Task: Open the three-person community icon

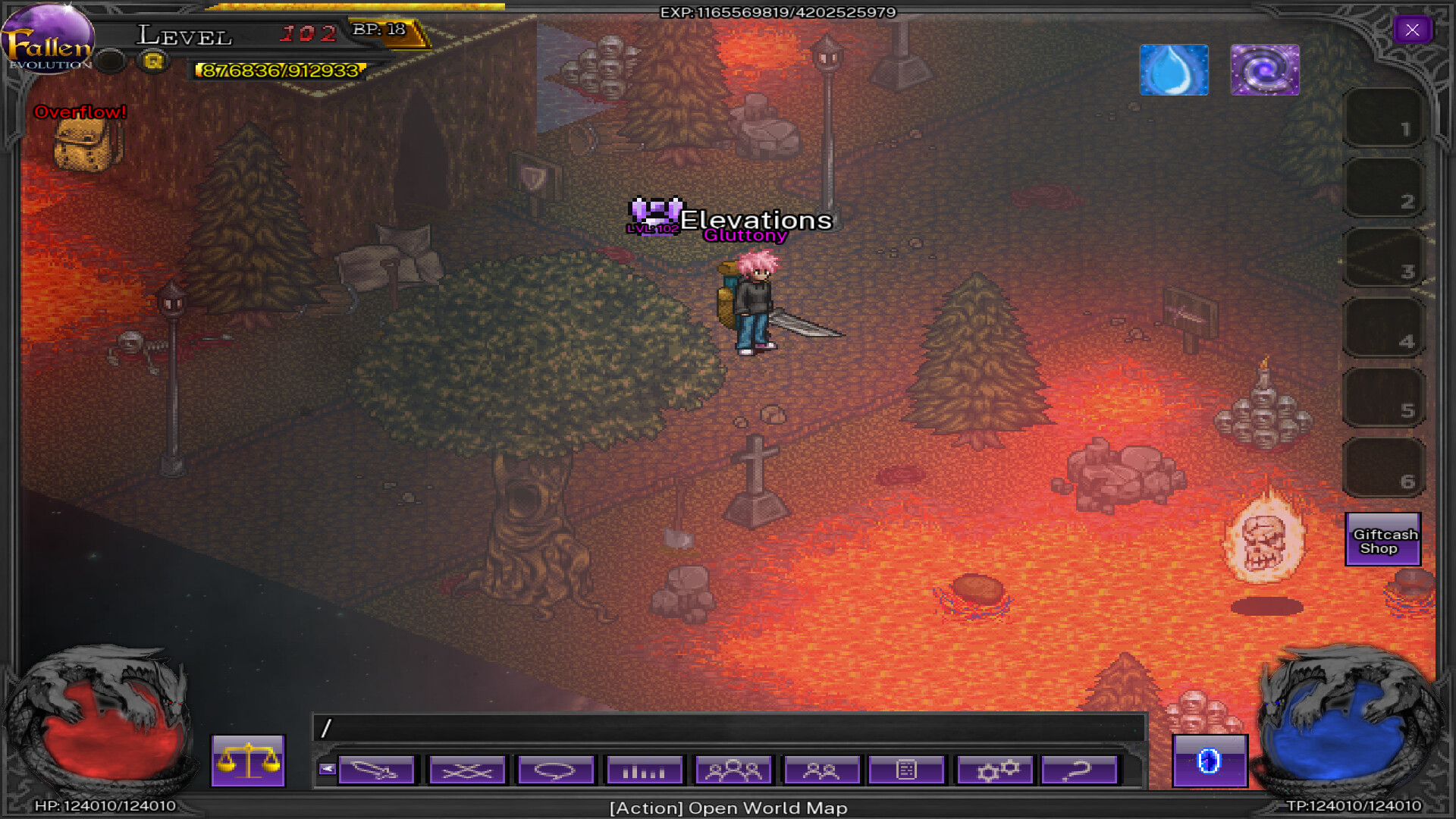Action: click(732, 770)
